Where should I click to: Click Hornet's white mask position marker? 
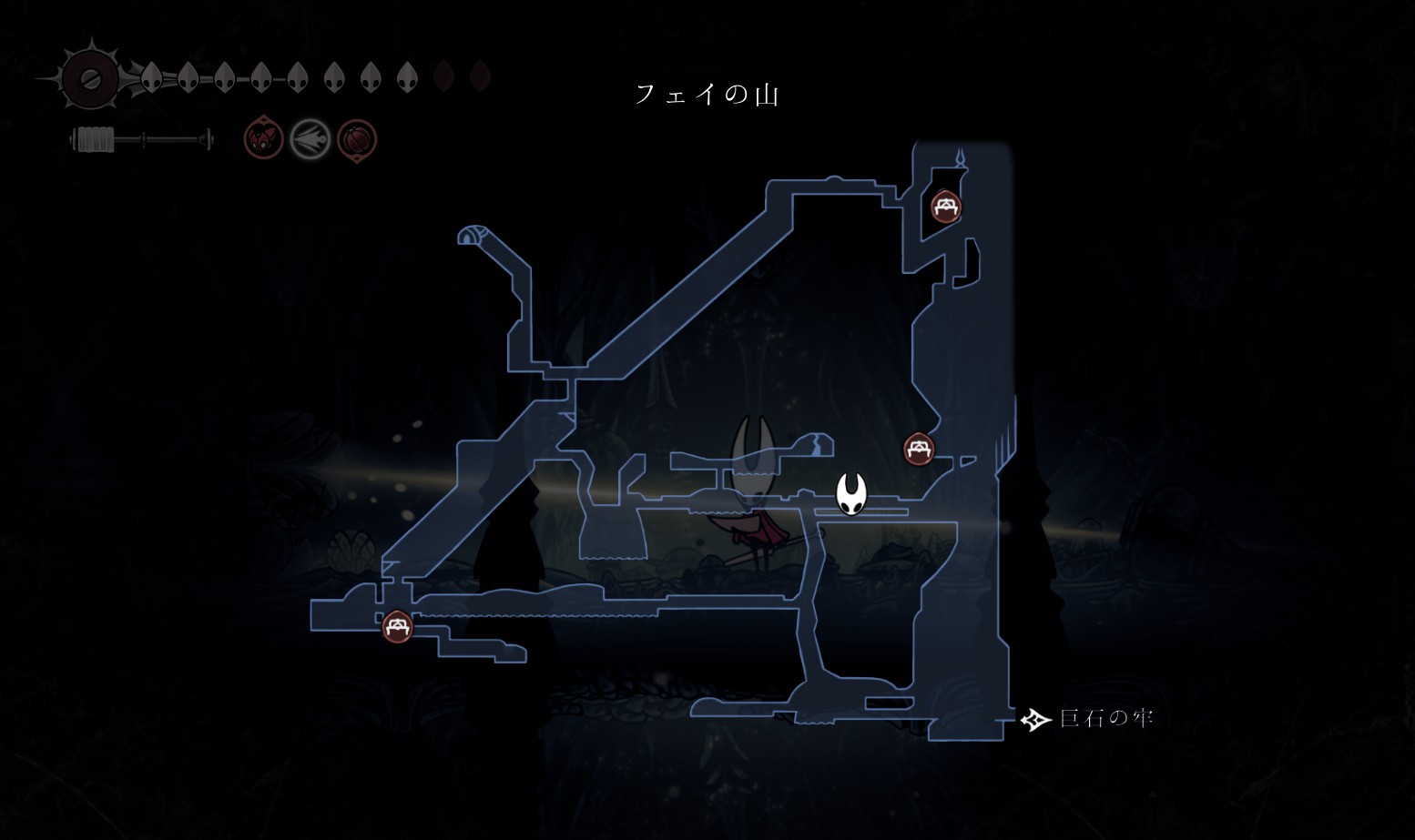tap(851, 494)
